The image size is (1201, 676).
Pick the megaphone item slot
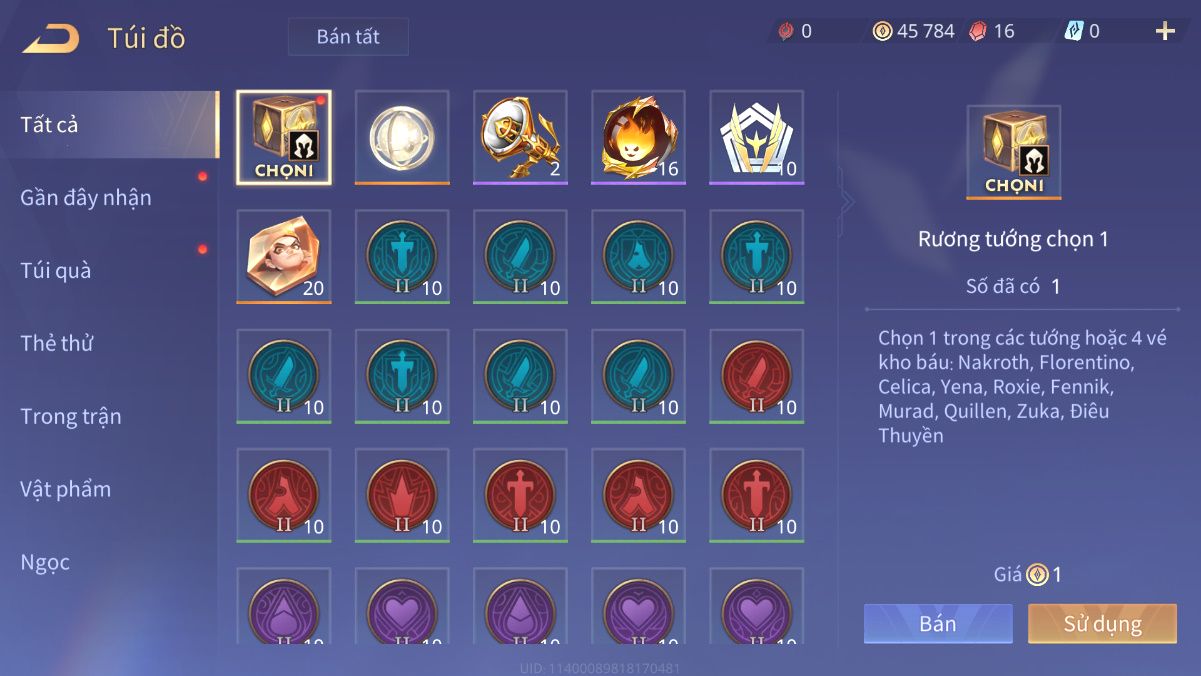click(520, 138)
